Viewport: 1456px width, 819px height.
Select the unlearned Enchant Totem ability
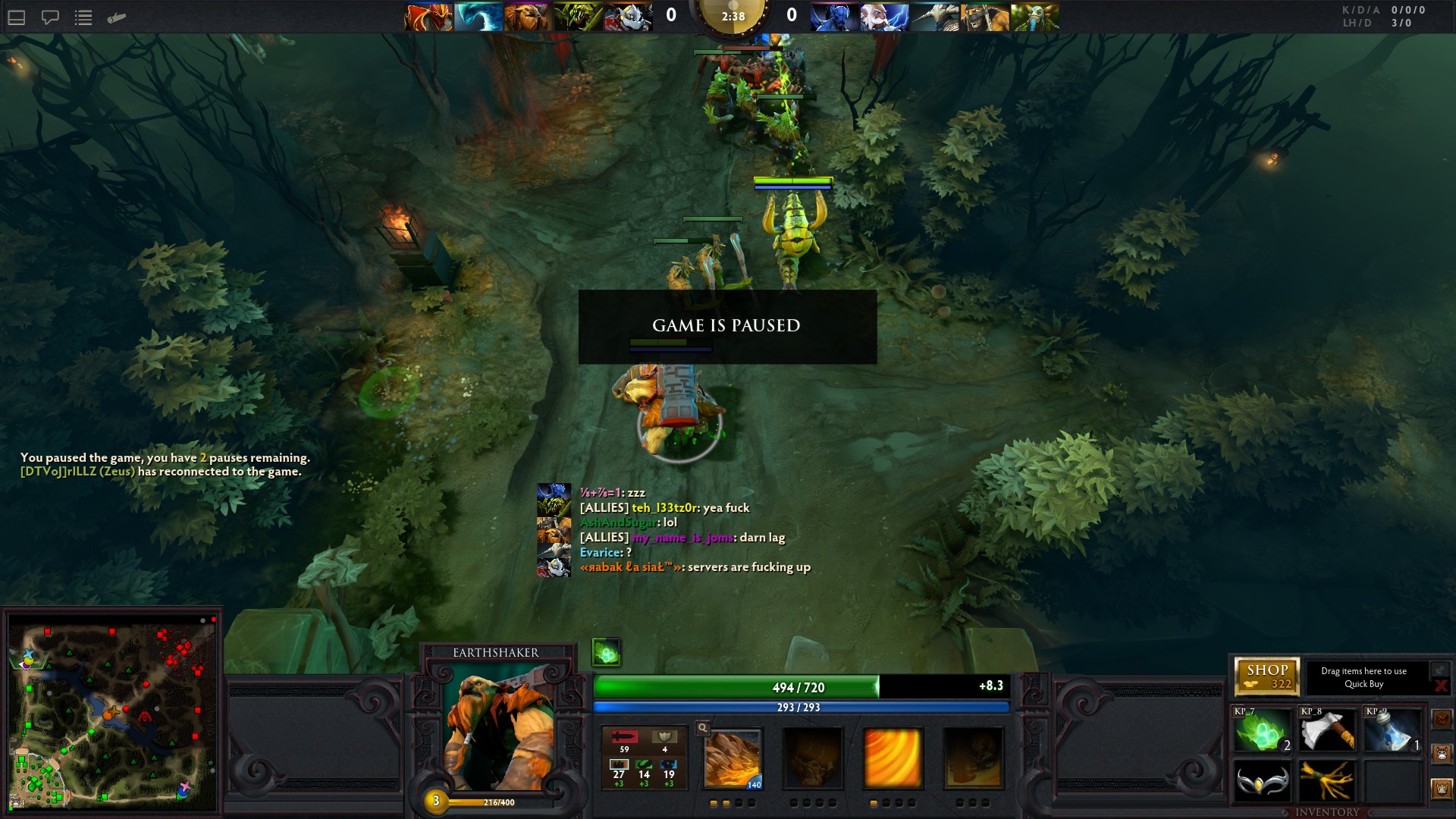click(813, 758)
